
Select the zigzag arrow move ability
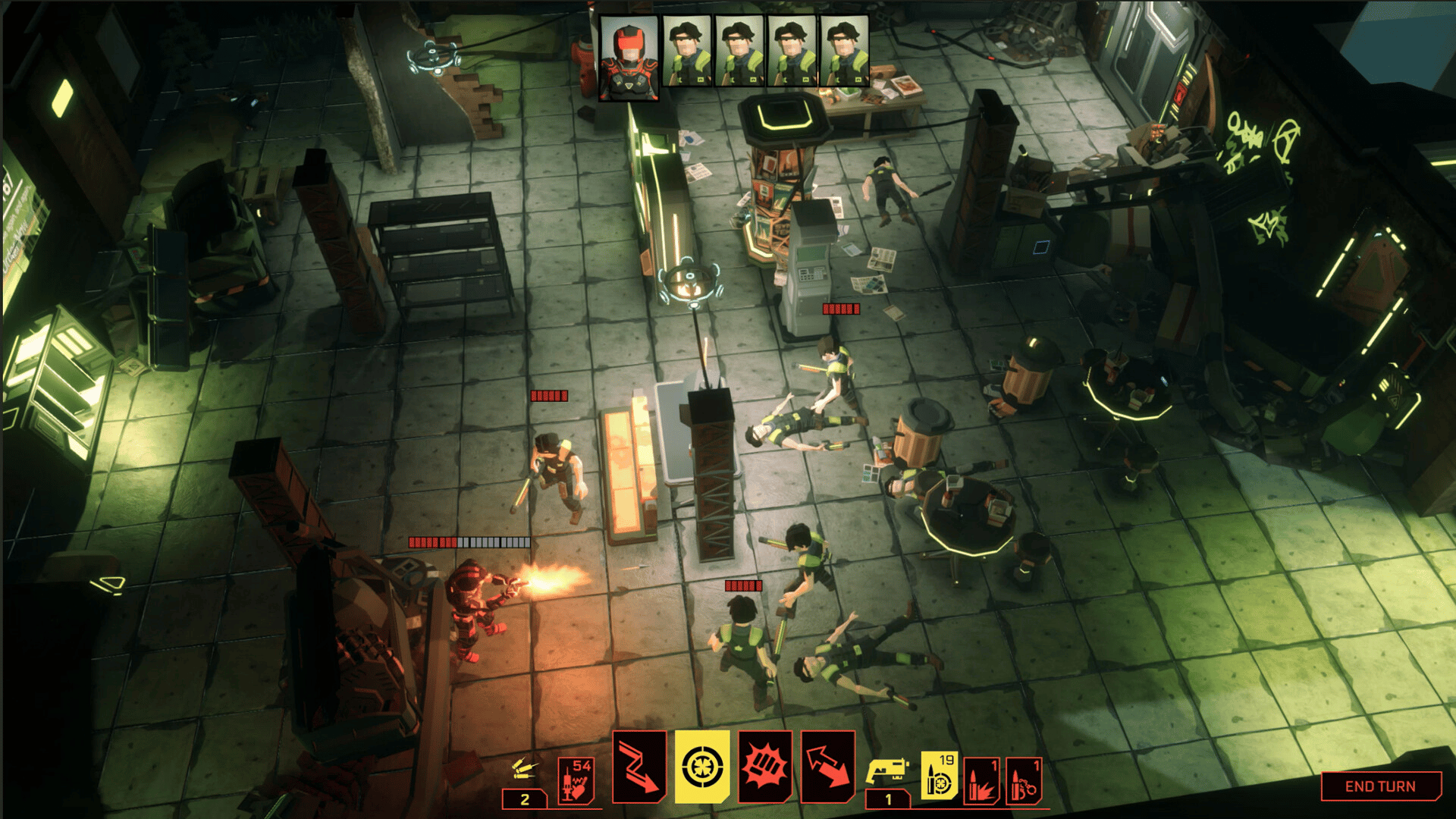click(x=639, y=767)
